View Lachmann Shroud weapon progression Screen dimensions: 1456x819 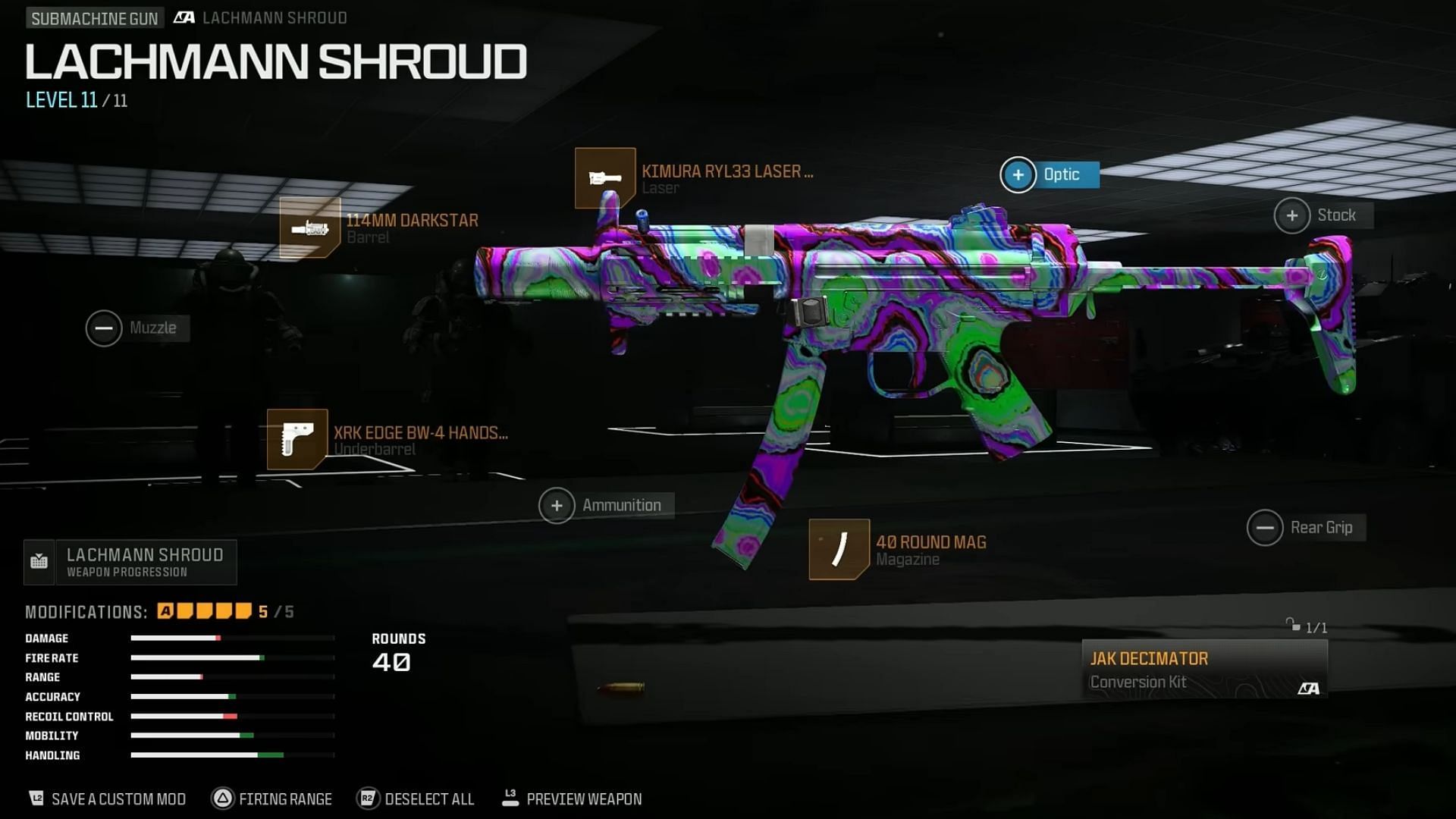click(x=130, y=562)
